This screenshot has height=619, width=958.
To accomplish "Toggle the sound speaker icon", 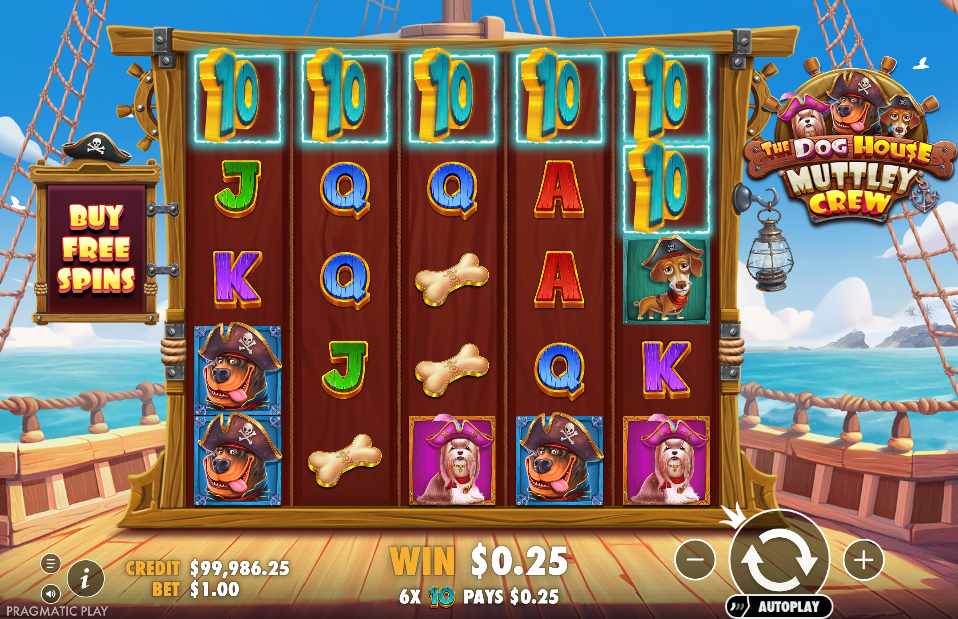I will [x=51, y=593].
